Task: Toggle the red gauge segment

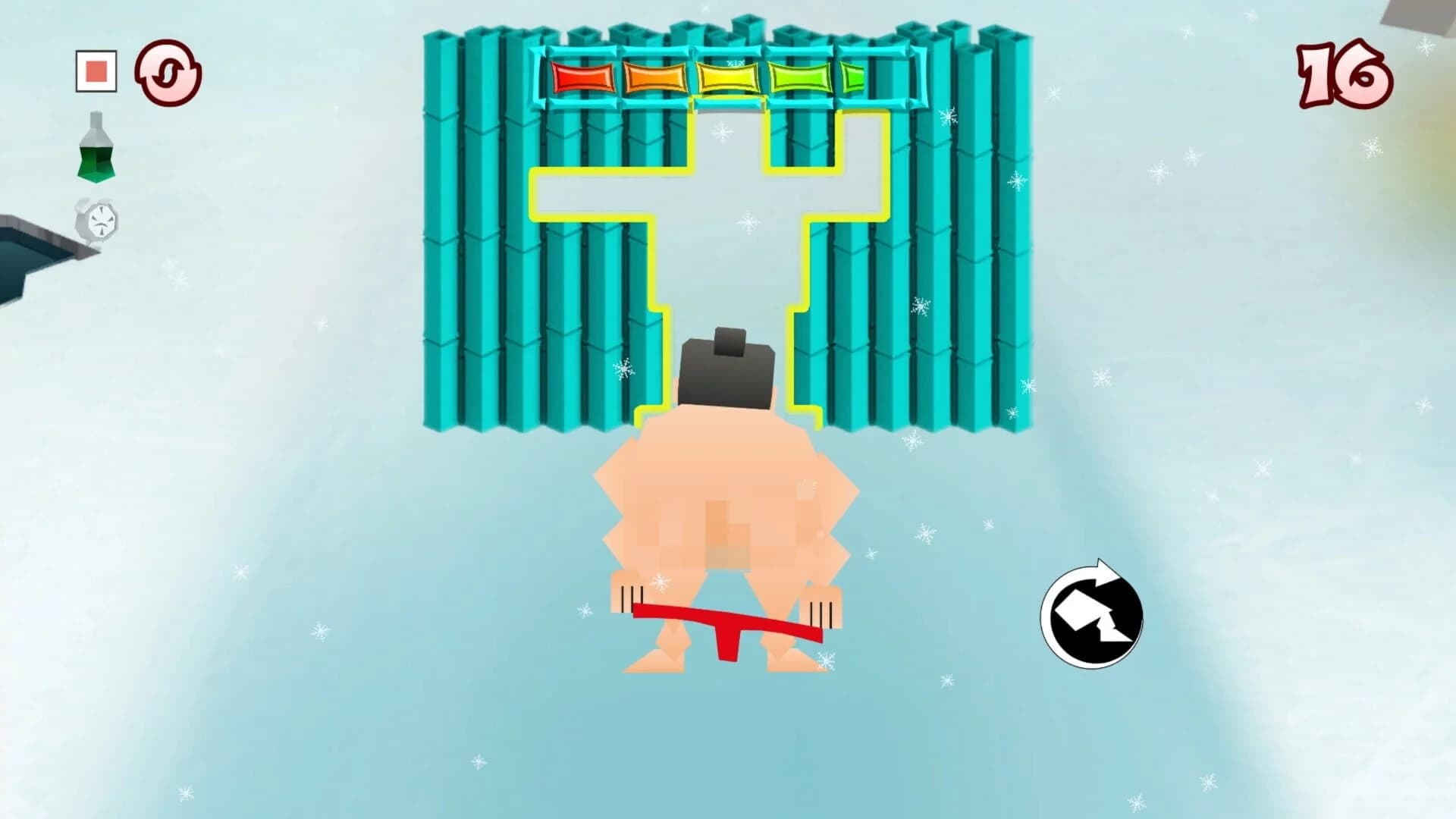Action: (x=580, y=76)
